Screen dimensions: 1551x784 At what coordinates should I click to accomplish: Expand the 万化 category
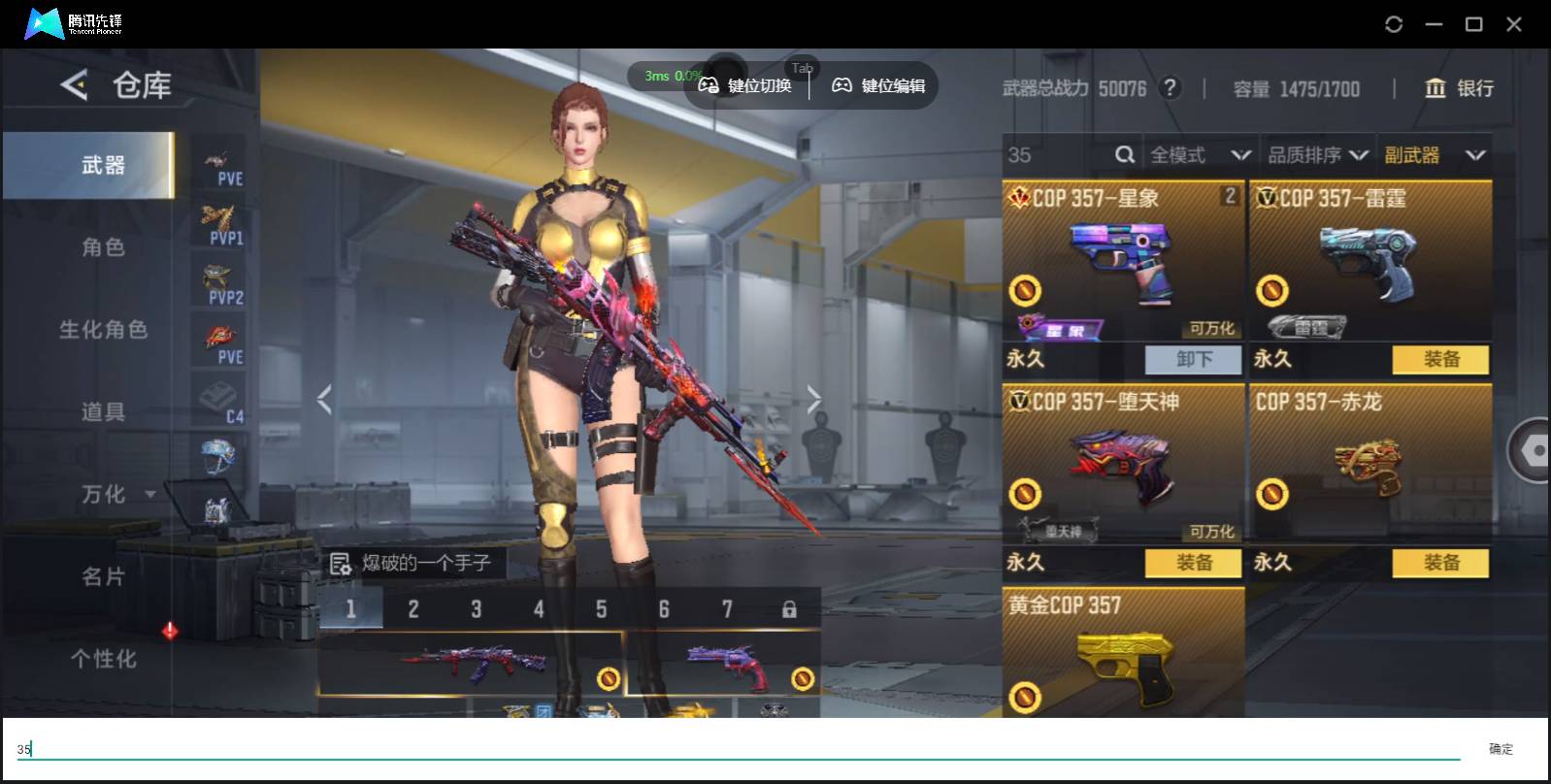pyautogui.click(x=116, y=495)
